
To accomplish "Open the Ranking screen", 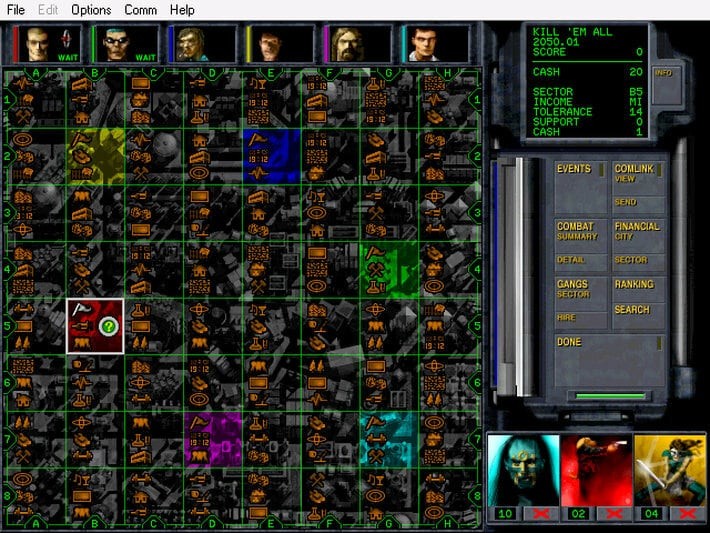I will point(634,285).
